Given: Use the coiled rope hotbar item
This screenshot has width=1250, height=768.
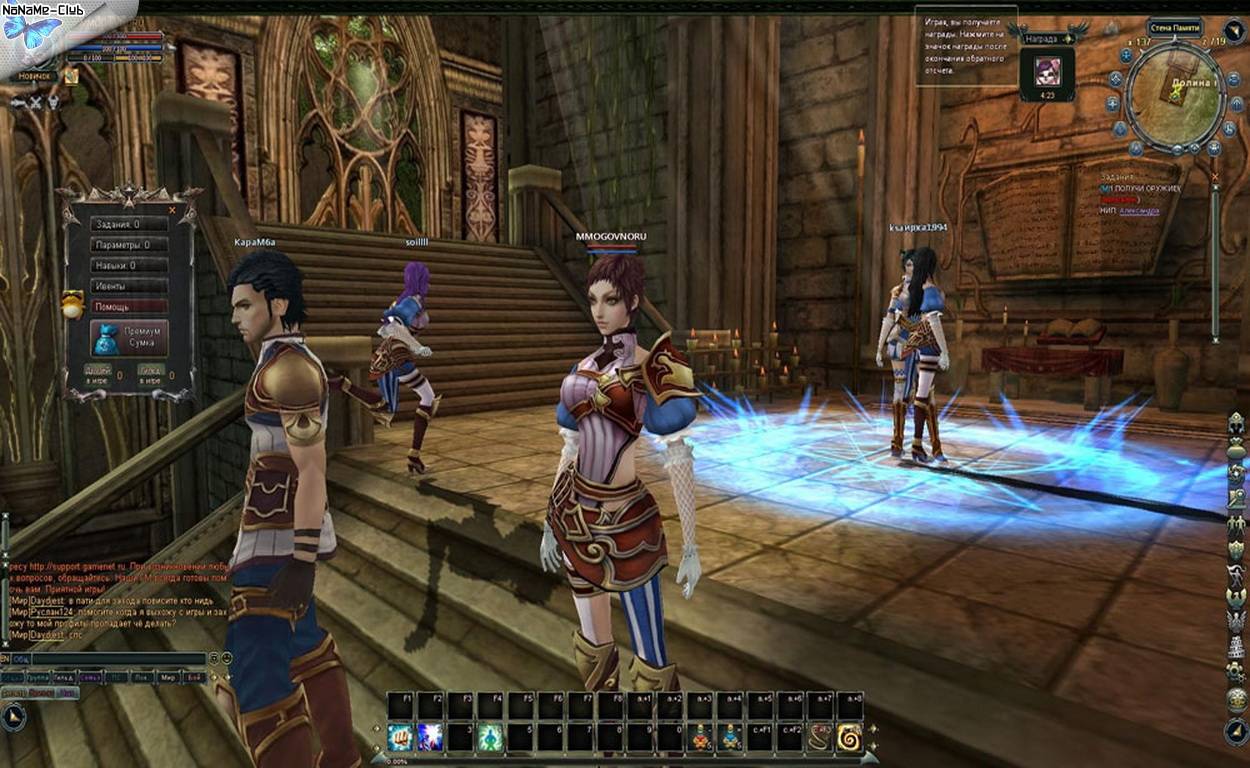Looking at the screenshot, I should [x=820, y=738].
